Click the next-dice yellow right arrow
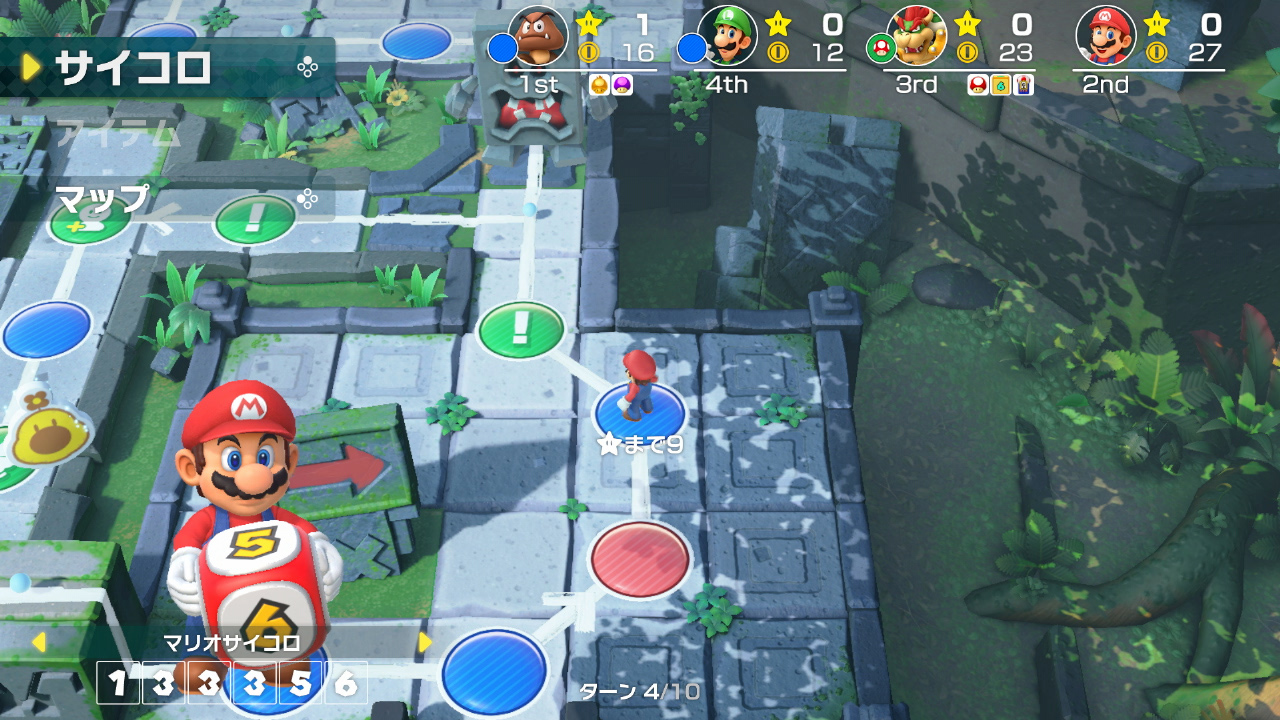The image size is (1280, 720). point(424,642)
